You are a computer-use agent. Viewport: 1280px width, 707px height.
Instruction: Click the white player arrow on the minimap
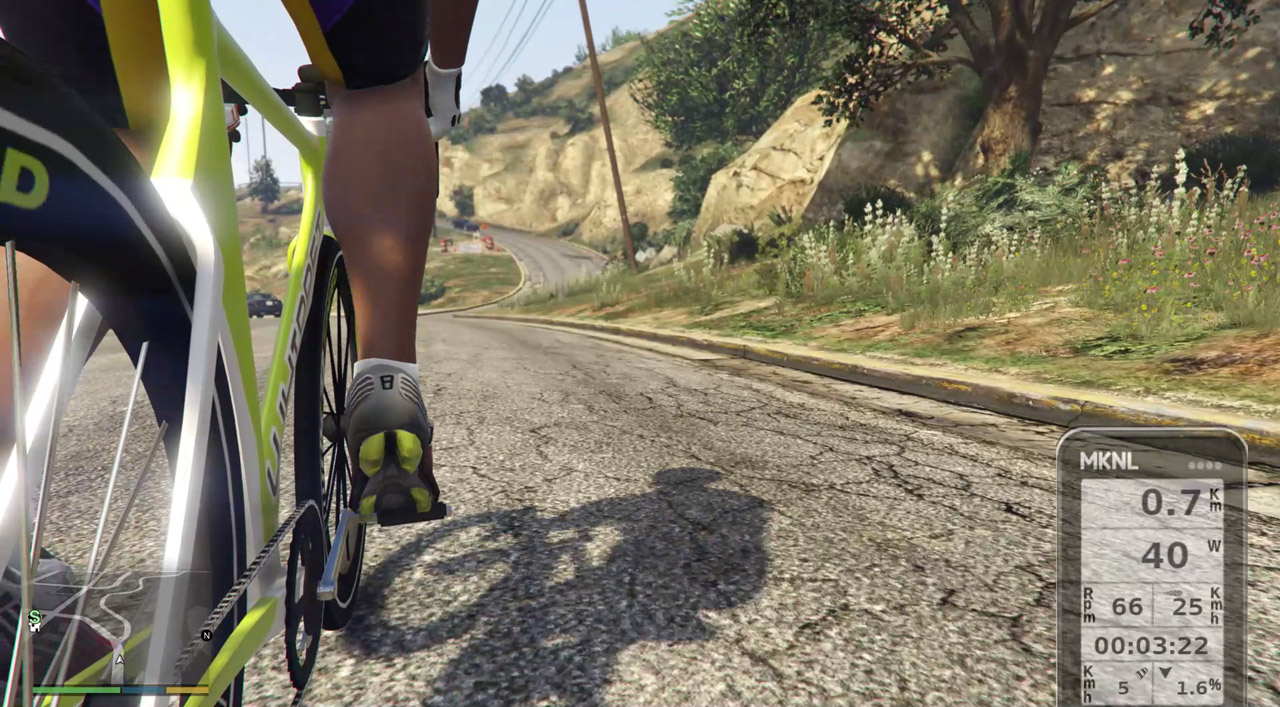[120, 659]
